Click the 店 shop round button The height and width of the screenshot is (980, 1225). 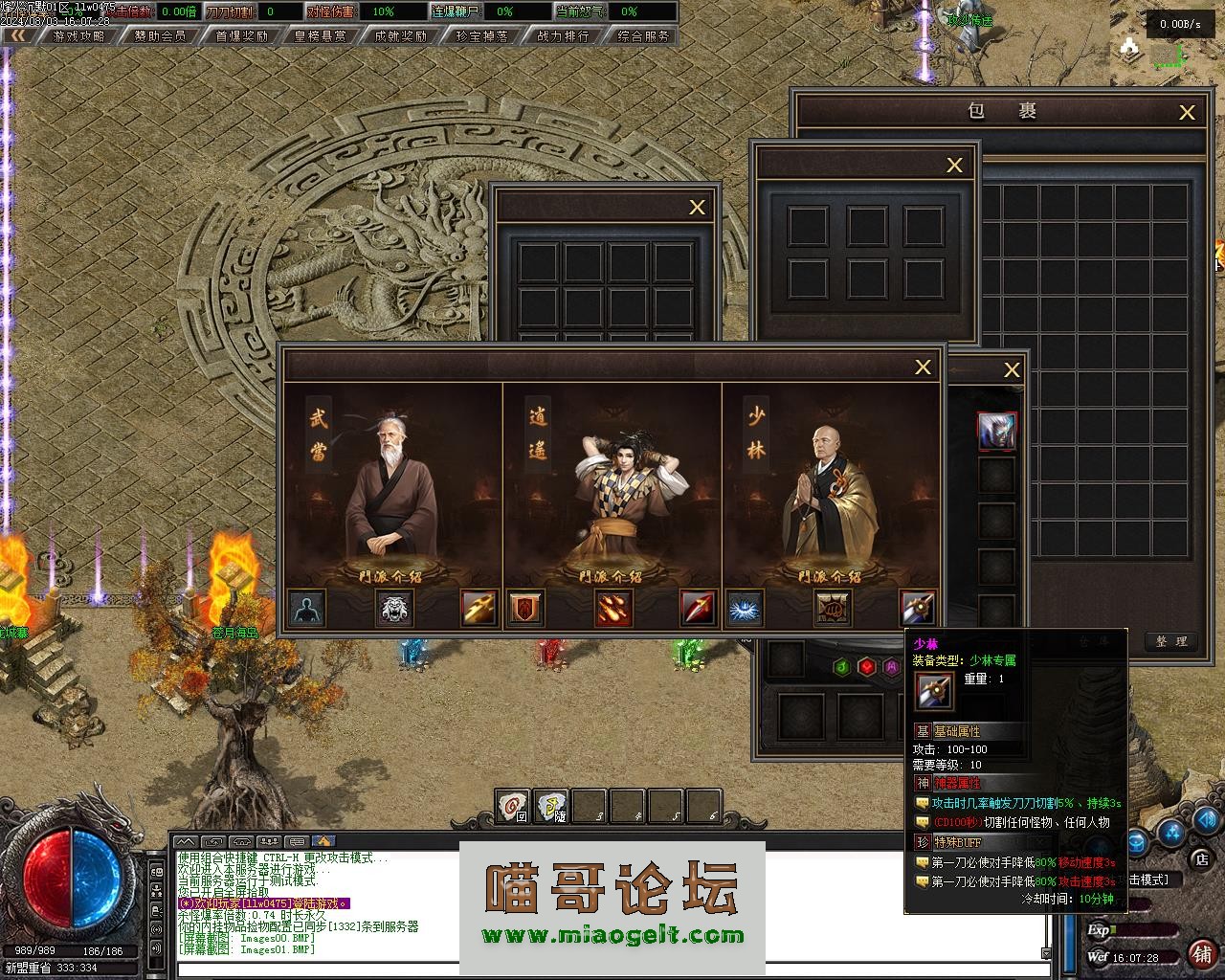1201,859
